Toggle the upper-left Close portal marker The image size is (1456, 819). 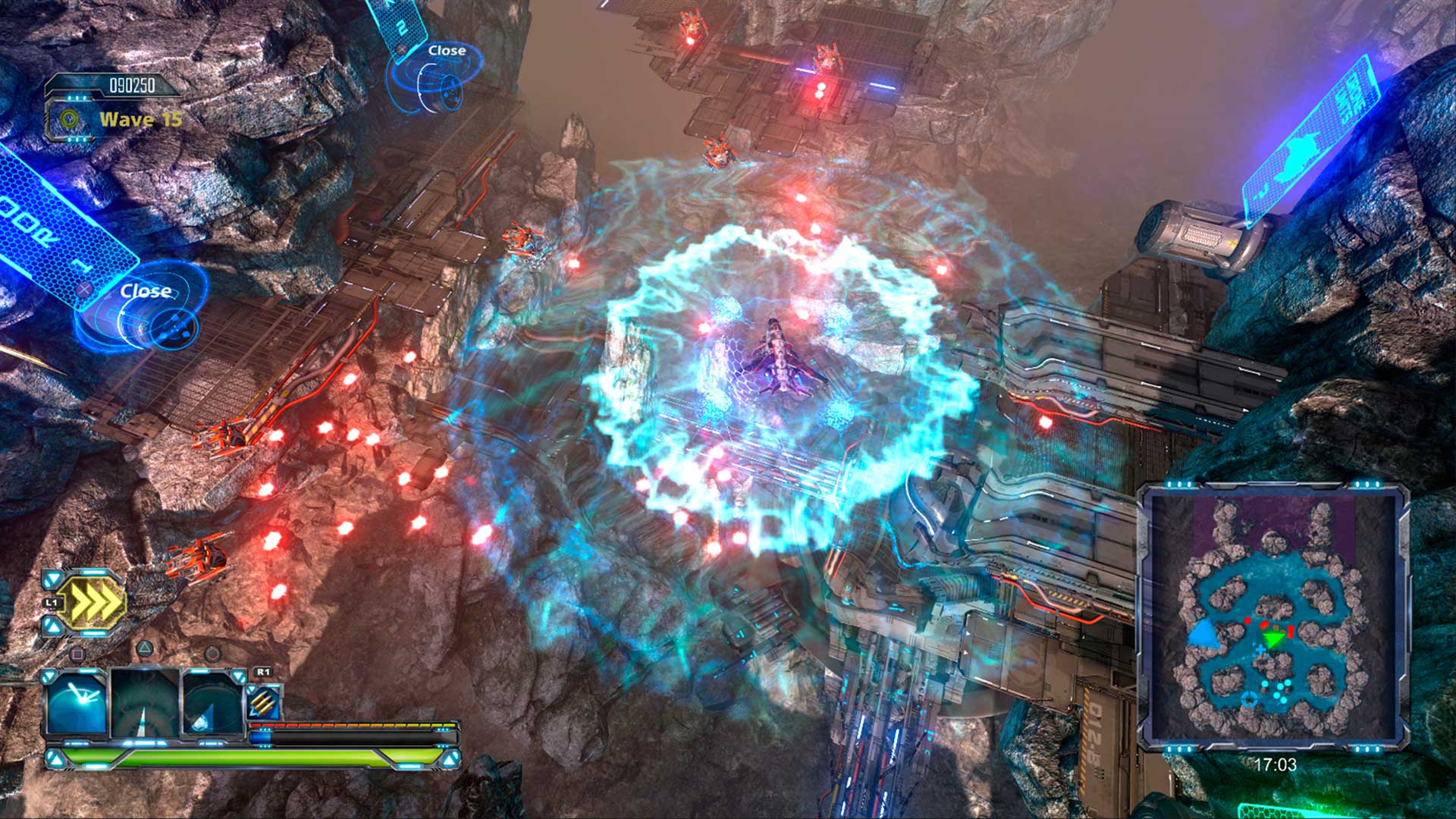(x=148, y=290)
